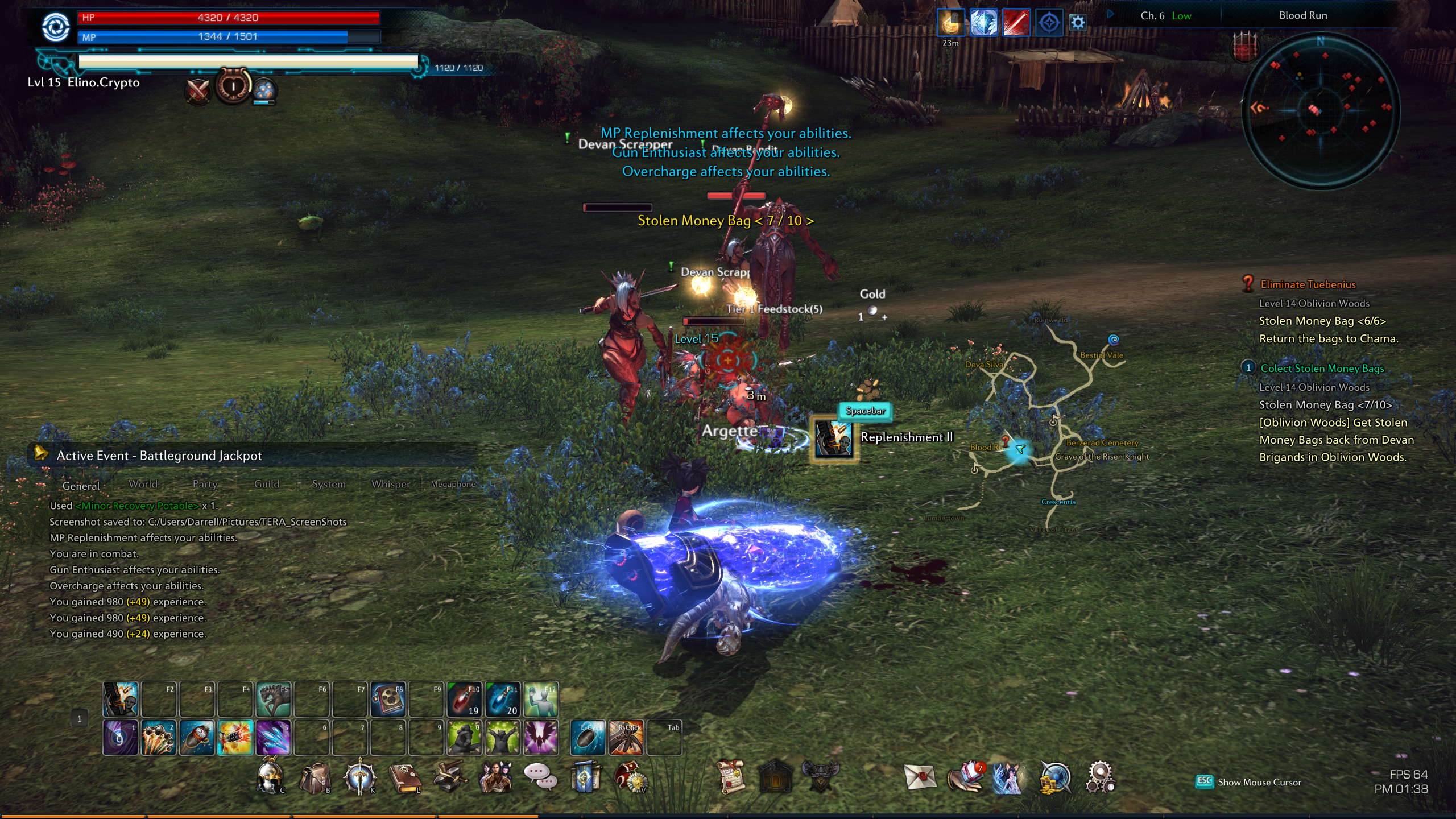The height and width of the screenshot is (819, 1456).
Task: Select the Colect Stolen Money Bags quest
Action: pyautogui.click(x=1322, y=369)
